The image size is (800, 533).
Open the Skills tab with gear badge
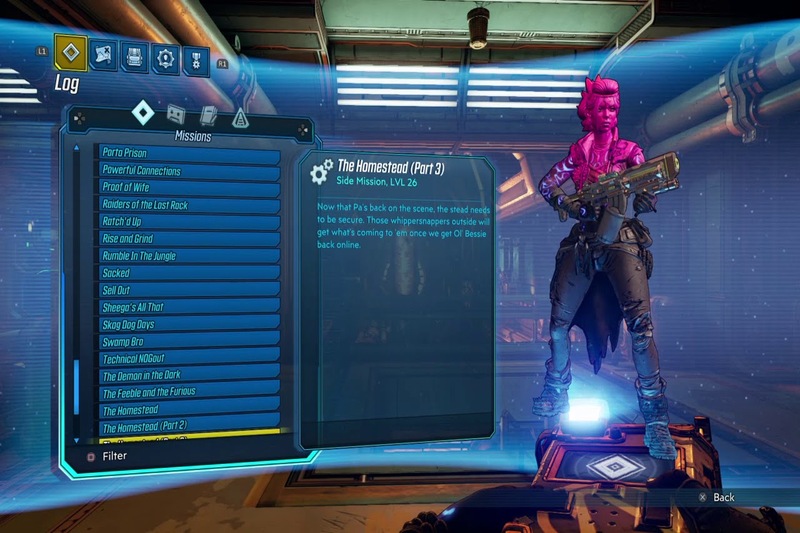(165, 57)
